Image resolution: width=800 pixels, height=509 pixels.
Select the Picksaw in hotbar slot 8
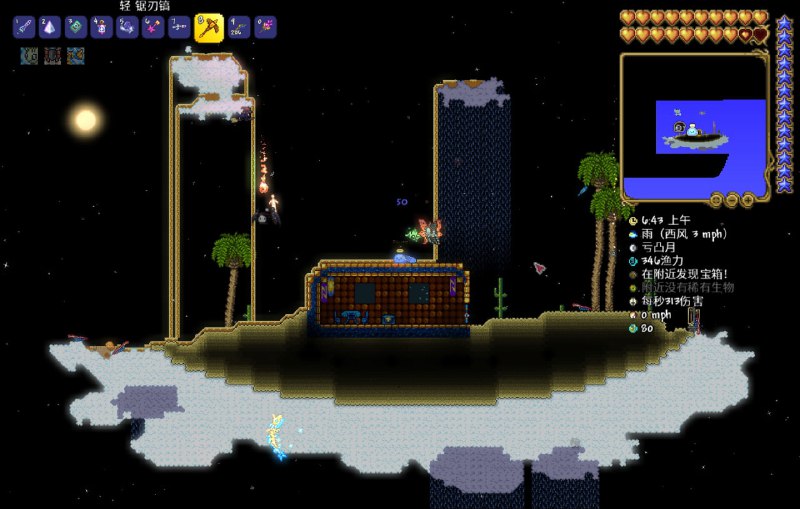pyautogui.click(x=208, y=28)
